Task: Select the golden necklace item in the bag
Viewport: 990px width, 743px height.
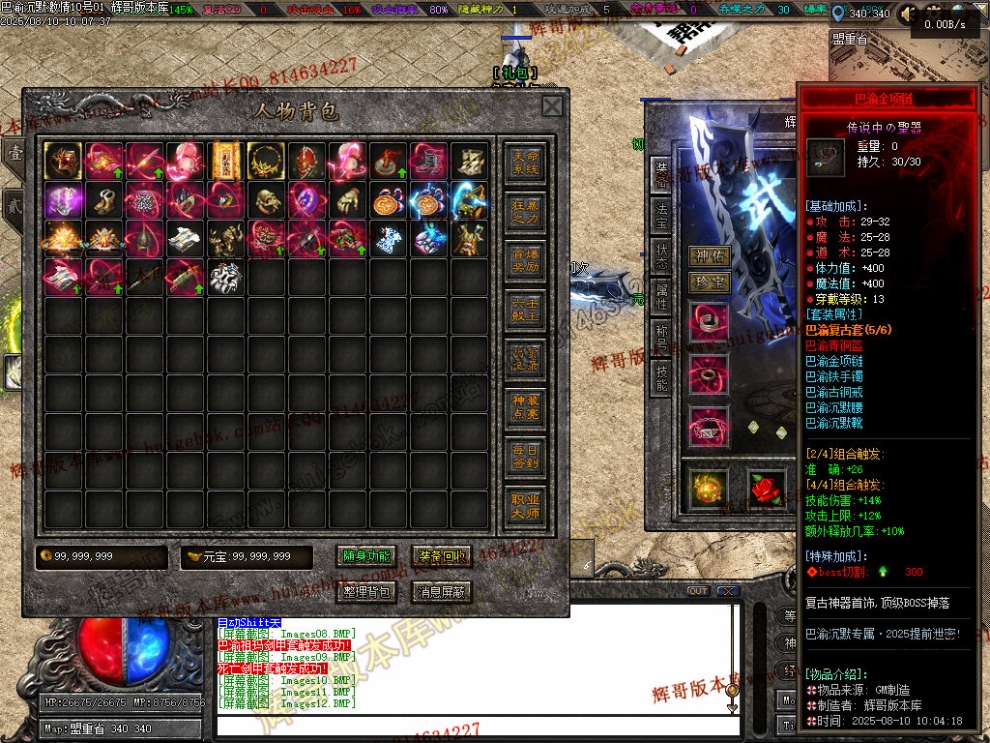Action: click(266, 159)
